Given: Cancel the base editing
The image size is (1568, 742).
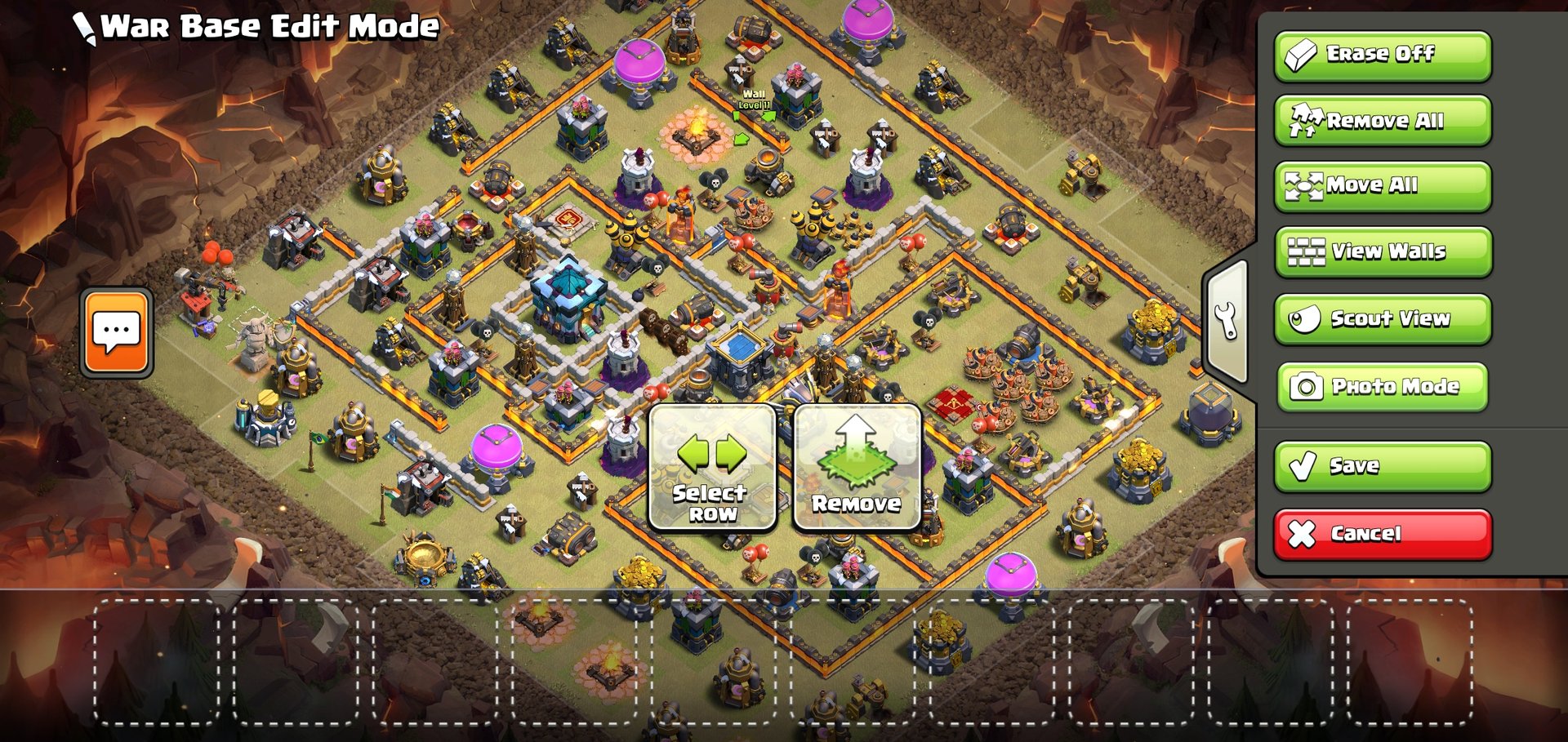Looking at the screenshot, I should point(1382,534).
